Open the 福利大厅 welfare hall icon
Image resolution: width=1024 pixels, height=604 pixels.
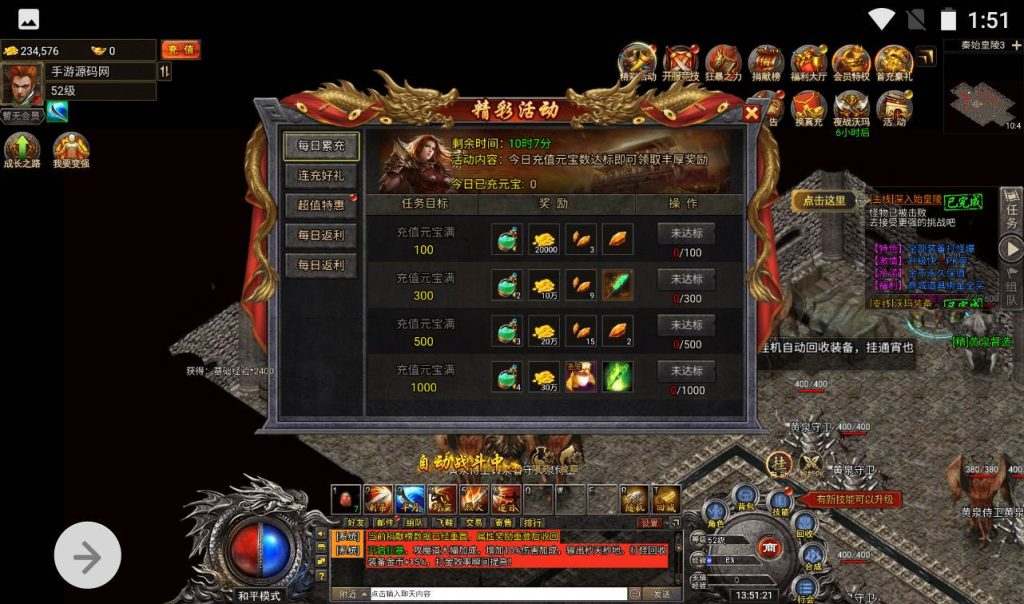click(808, 64)
